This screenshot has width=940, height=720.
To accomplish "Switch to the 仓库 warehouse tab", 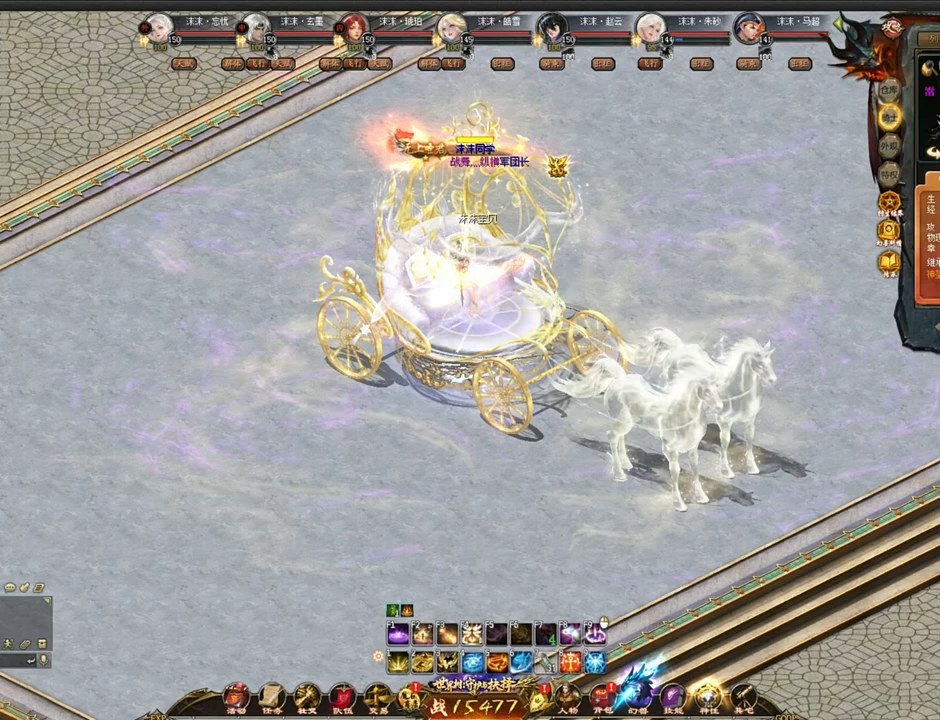I will pyautogui.click(x=889, y=90).
